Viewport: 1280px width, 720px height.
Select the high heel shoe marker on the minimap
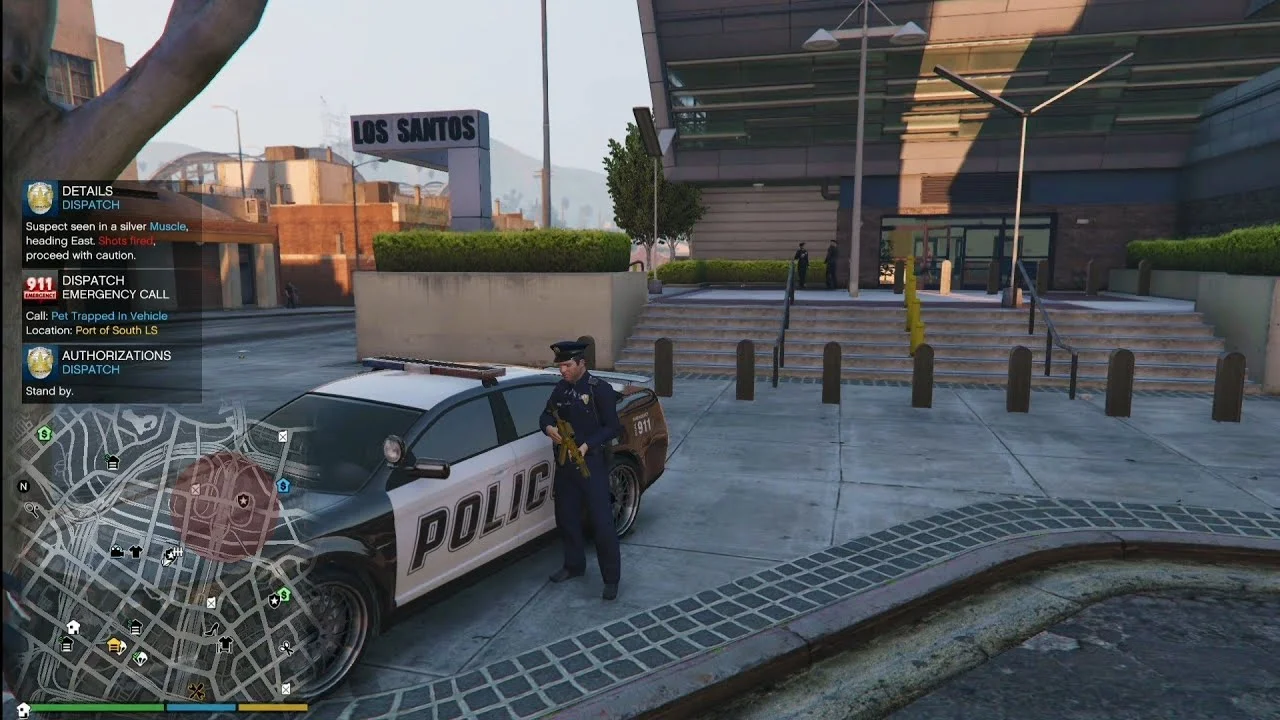point(212,629)
